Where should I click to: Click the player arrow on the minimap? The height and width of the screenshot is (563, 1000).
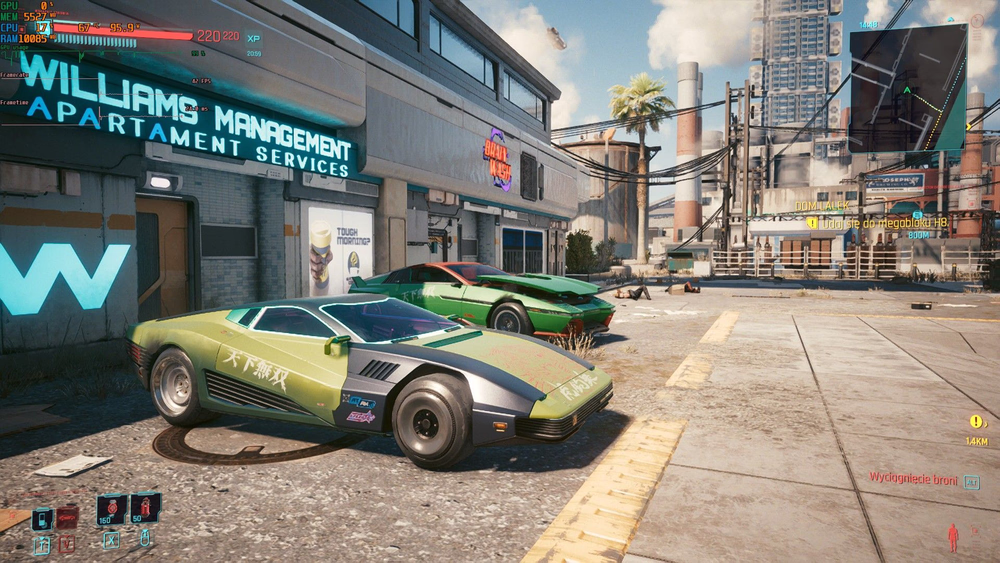[x=906, y=88]
